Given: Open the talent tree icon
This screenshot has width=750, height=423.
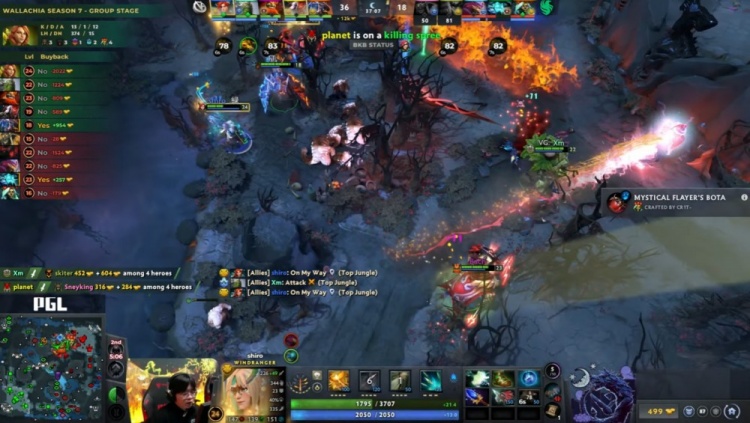Looking at the screenshot, I should click(300, 384).
